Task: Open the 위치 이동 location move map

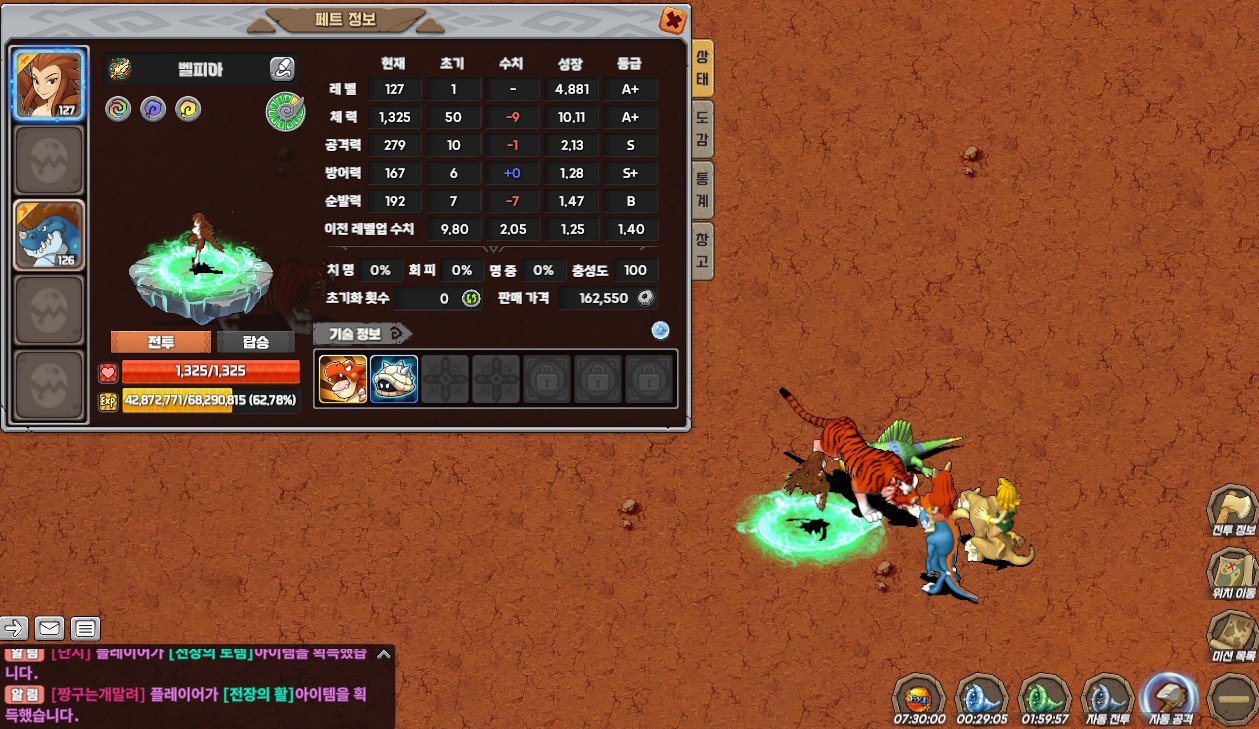Action: tap(1233, 574)
